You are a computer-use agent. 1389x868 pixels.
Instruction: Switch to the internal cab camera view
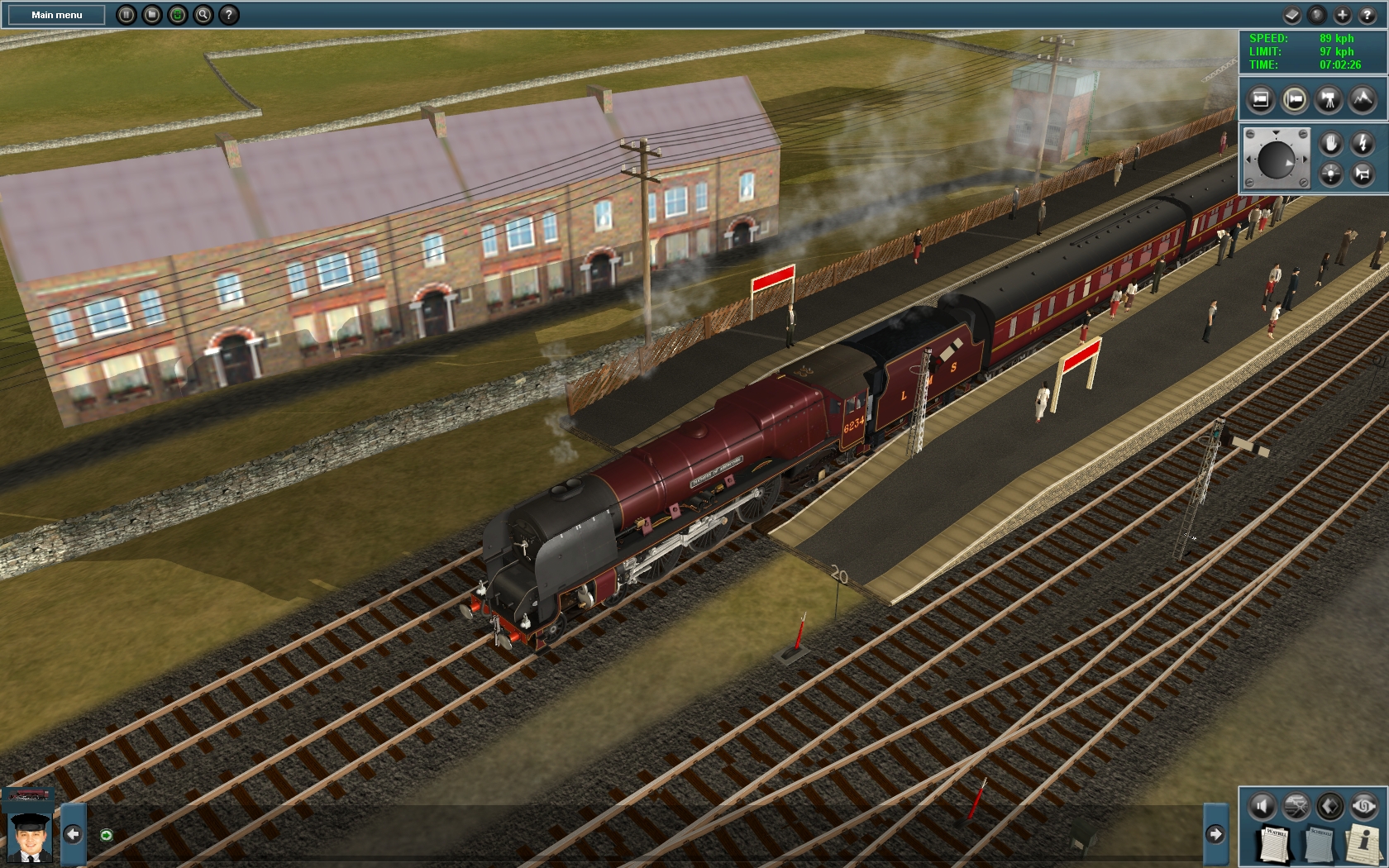pos(1260,99)
